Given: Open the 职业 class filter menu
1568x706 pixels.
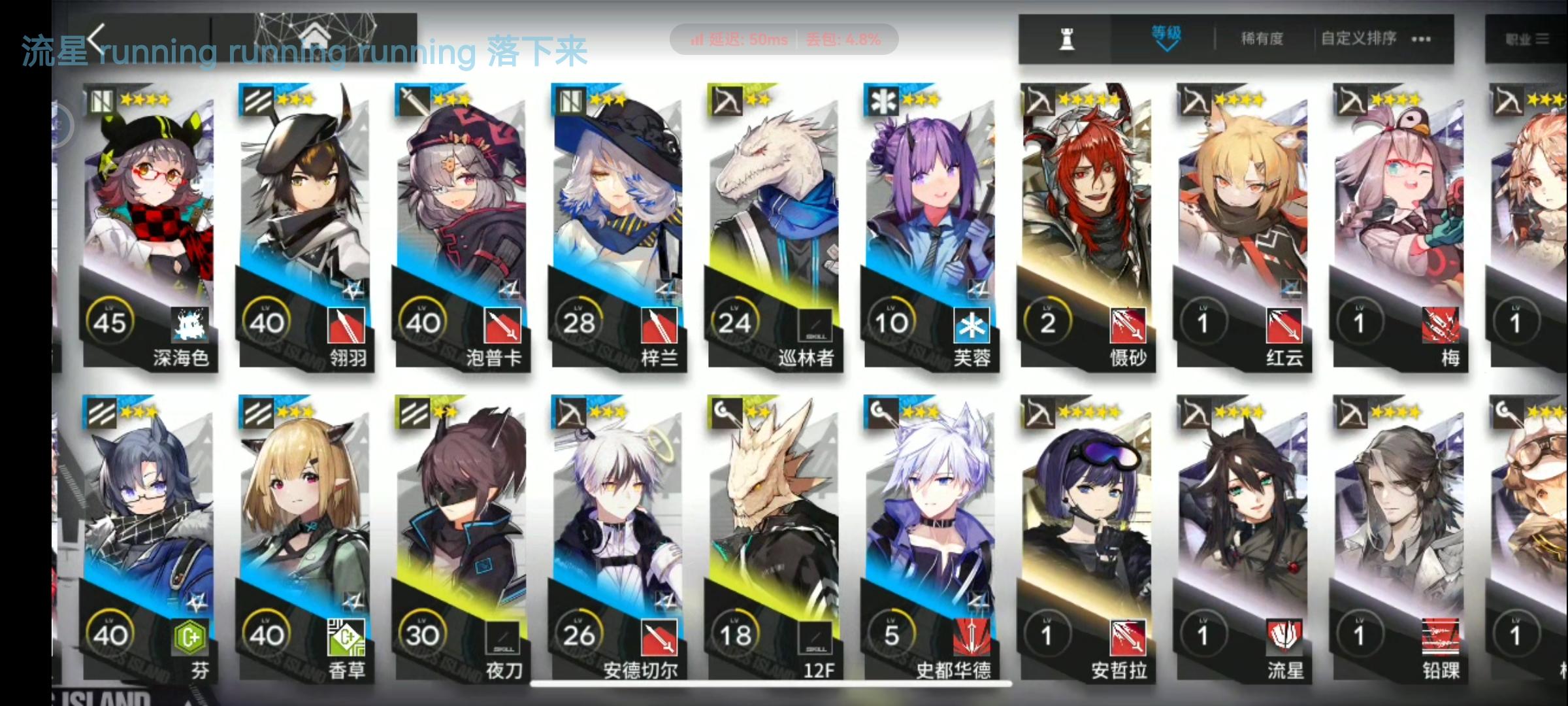Looking at the screenshot, I should [1529, 39].
